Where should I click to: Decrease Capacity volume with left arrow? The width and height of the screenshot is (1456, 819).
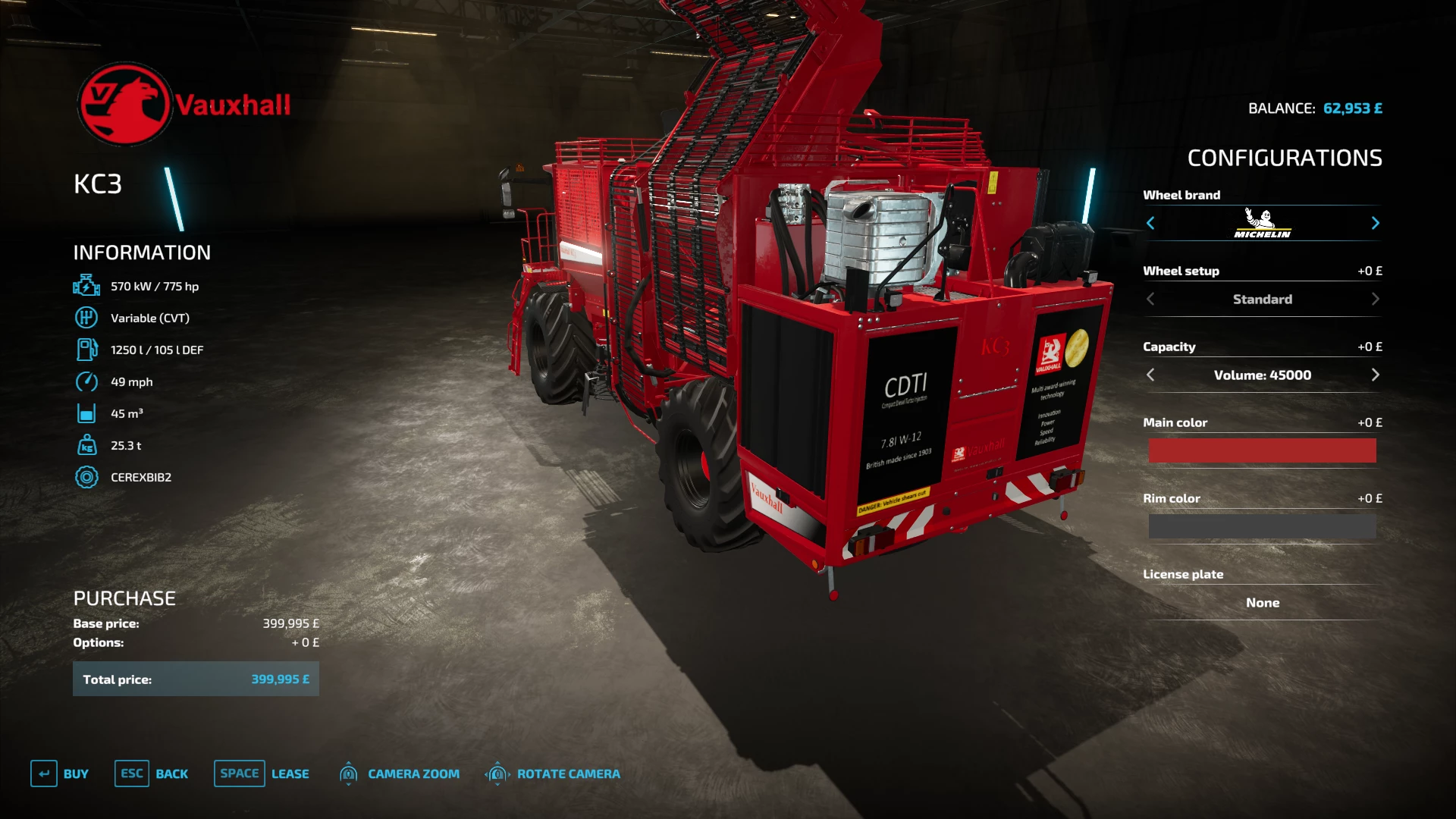point(1150,375)
